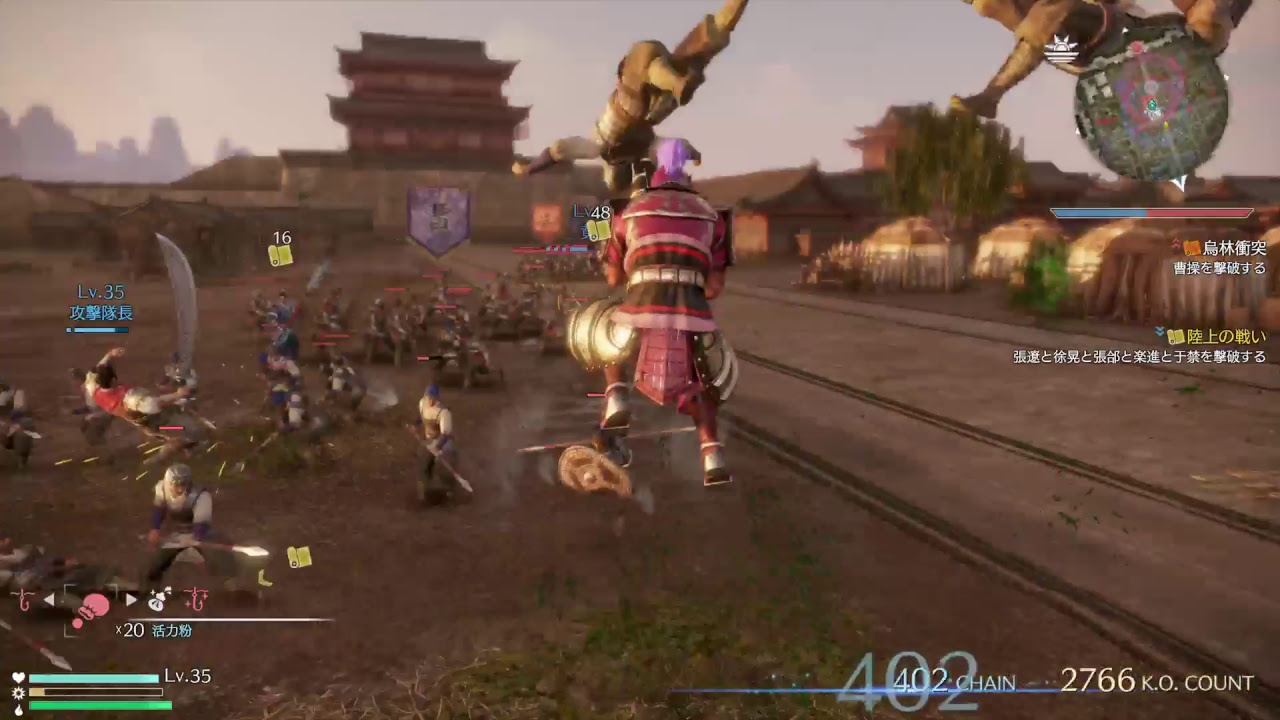The width and height of the screenshot is (1280, 720).
Task: Click the right arrow on the item selector
Action: pos(131,599)
